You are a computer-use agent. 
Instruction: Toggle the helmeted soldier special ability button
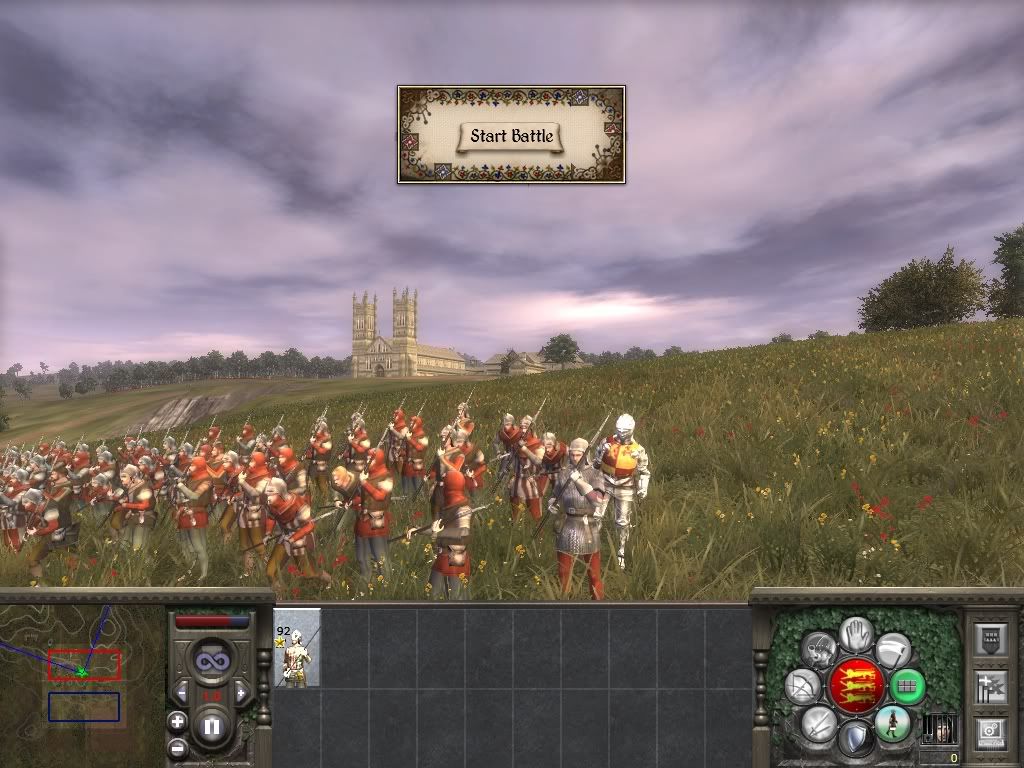pos(820,649)
